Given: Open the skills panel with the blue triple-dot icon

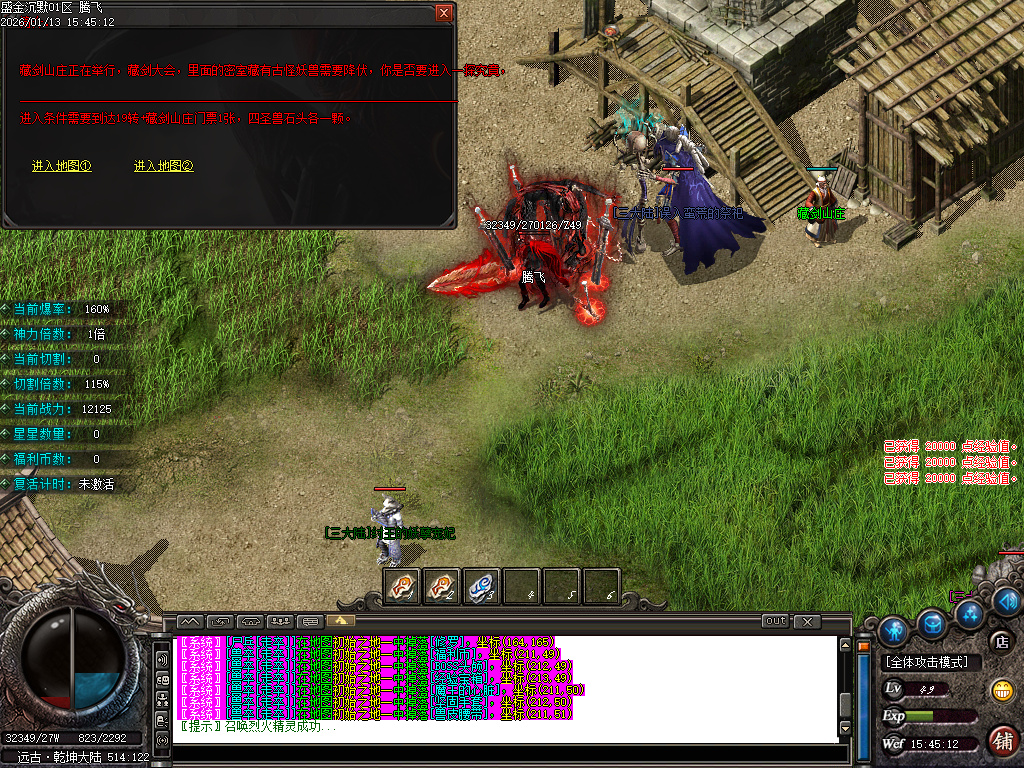Looking at the screenshot, I should point(969,612).
